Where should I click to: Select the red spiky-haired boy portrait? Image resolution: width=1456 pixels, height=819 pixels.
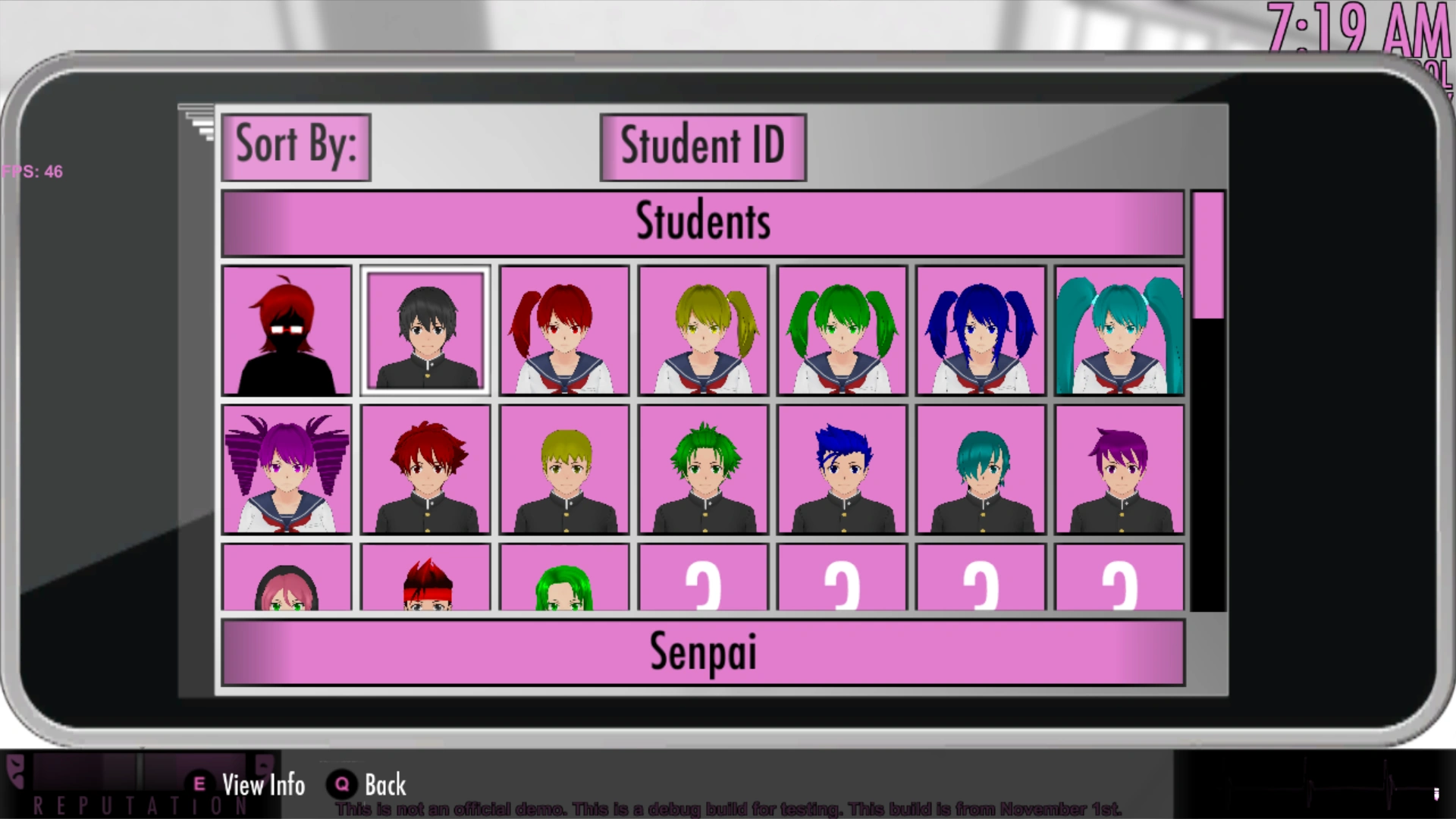425,469
